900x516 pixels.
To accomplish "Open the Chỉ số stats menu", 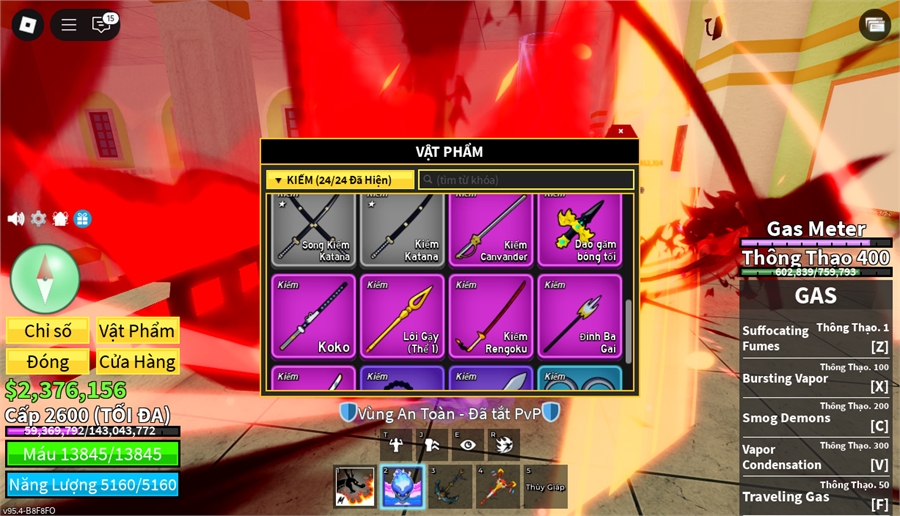I will click(48, 331).
